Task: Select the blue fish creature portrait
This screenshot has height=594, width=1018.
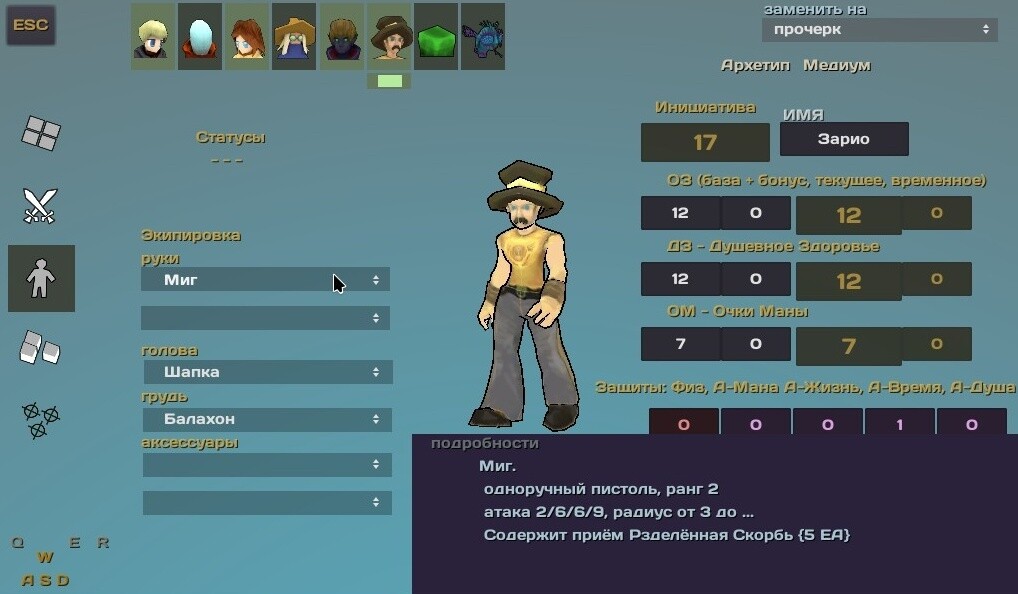Action: 482,37
